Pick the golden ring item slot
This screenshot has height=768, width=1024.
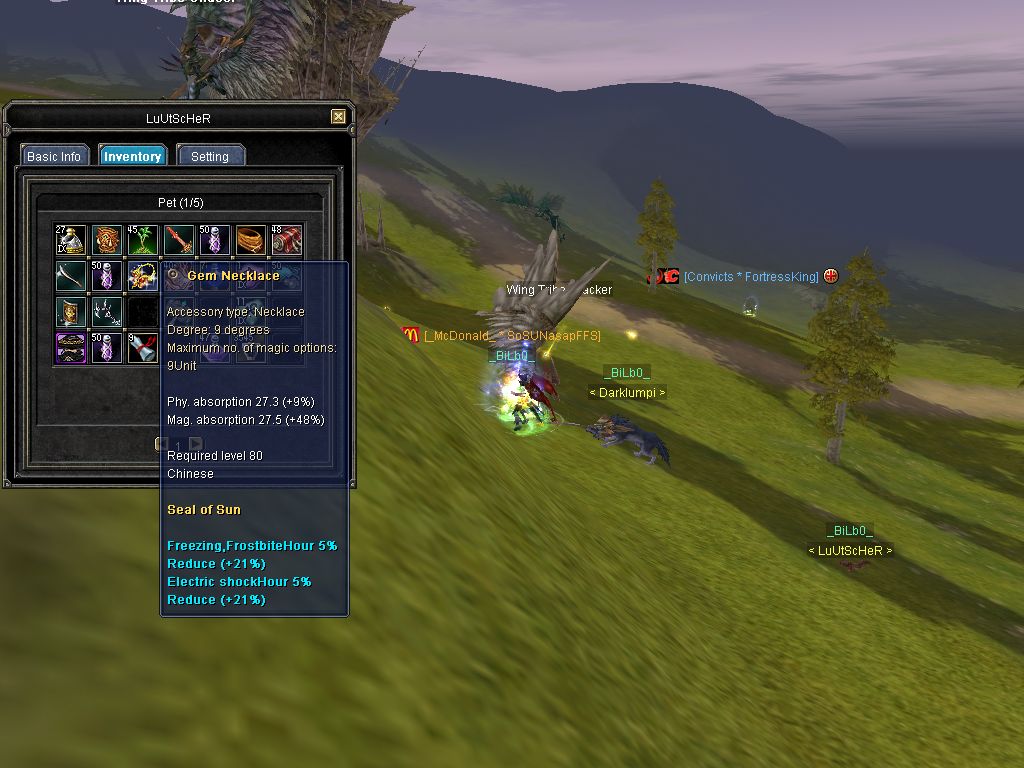tap(251, 241)
